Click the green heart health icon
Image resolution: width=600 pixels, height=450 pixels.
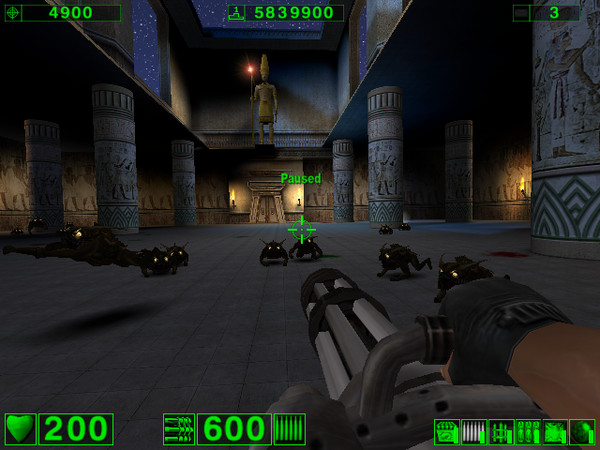click(21, 429)
